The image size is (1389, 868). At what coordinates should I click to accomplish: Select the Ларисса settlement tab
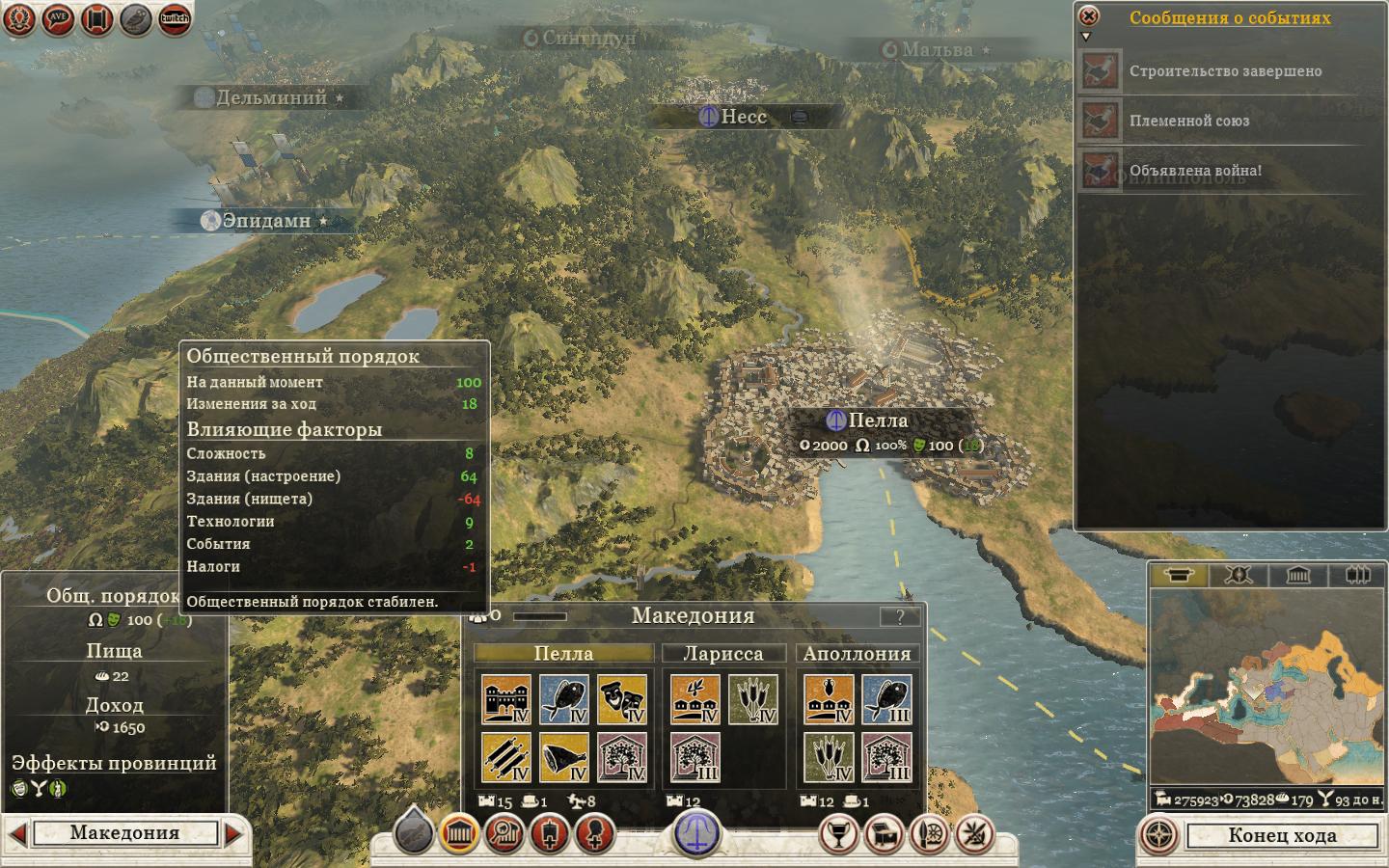pyautogui.click(x=722, y=654)
